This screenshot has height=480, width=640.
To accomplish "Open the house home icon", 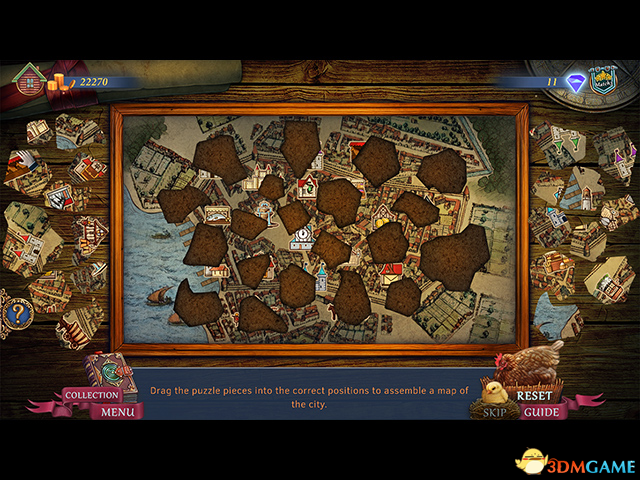I will pyautogui.click(x=29, y=78).
